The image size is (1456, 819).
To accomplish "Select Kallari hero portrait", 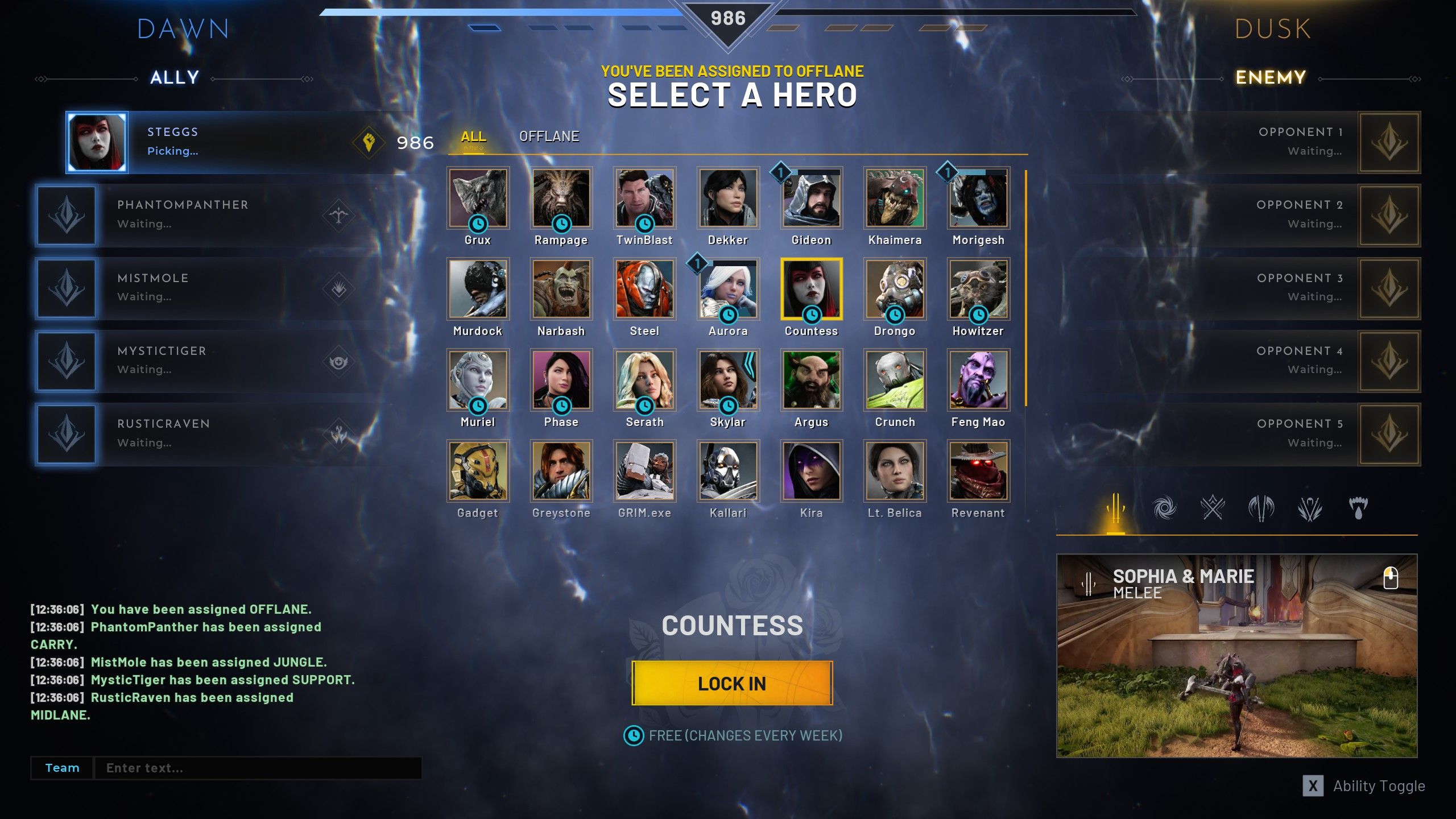I will point(728,471).
